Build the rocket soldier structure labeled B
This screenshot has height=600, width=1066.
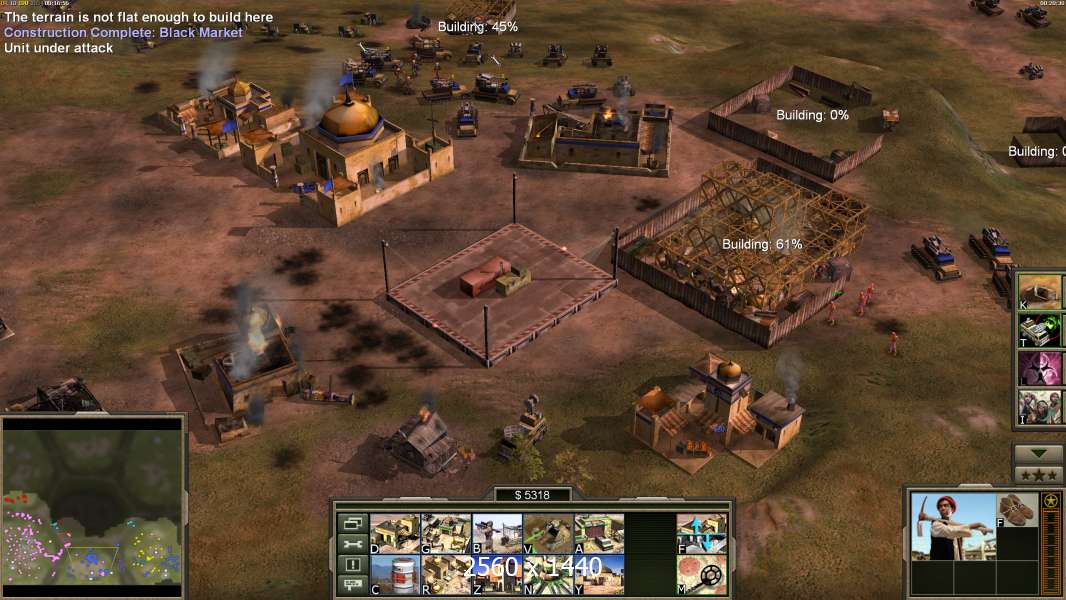[497, 533]
